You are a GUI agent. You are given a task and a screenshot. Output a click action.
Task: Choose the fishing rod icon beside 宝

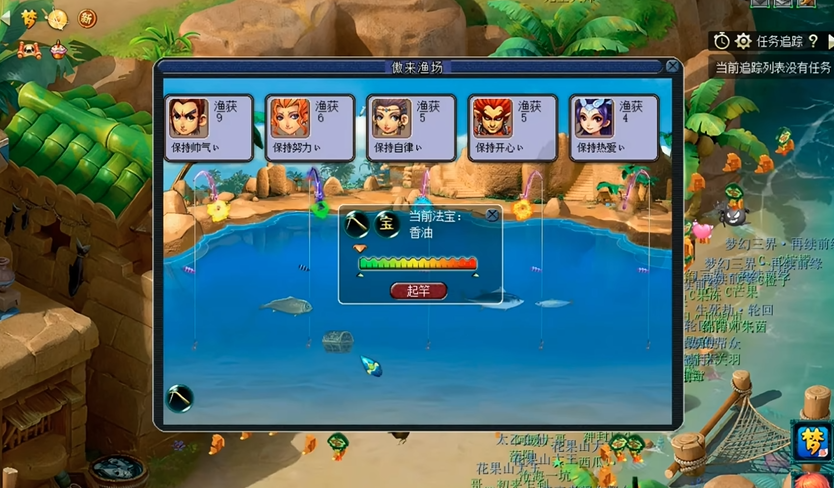tap(357, 223)
